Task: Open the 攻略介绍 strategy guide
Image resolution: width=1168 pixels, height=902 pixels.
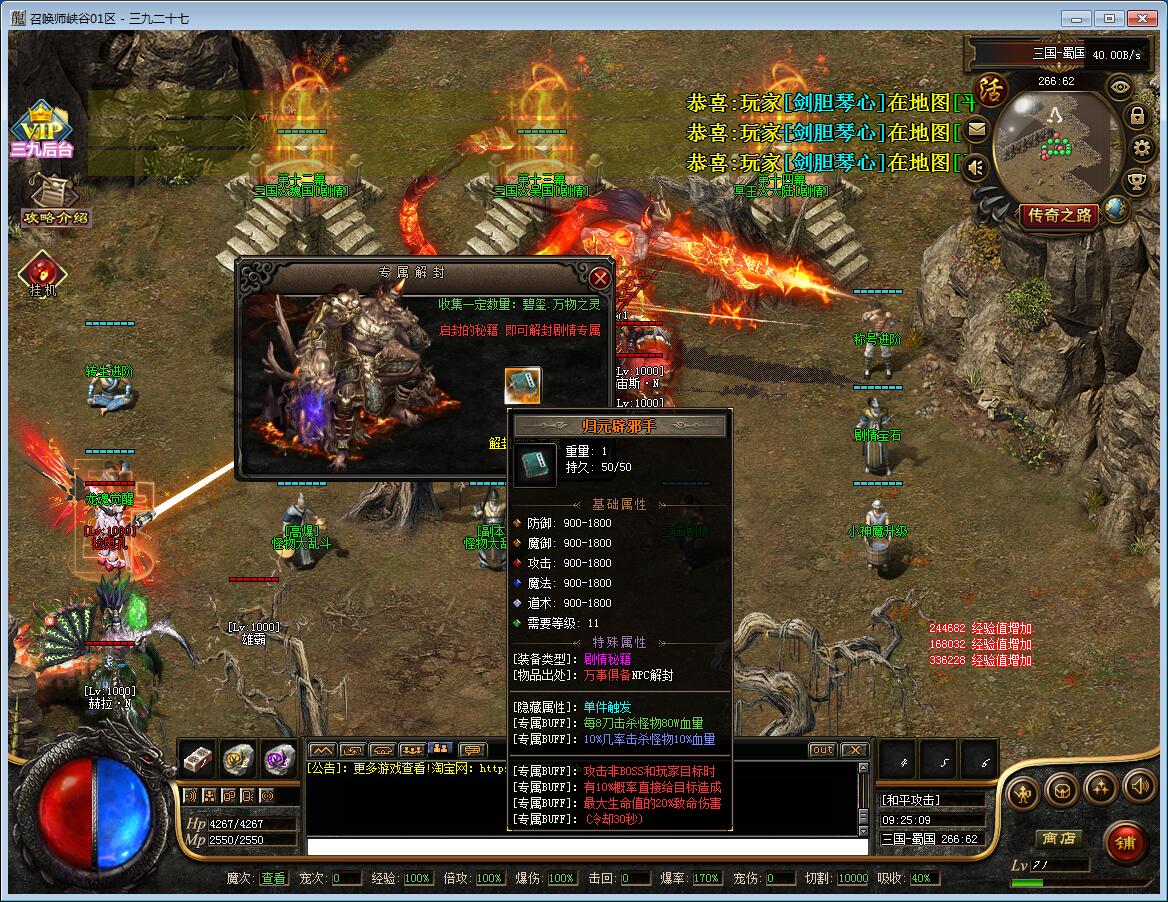Action: [54, 201]
